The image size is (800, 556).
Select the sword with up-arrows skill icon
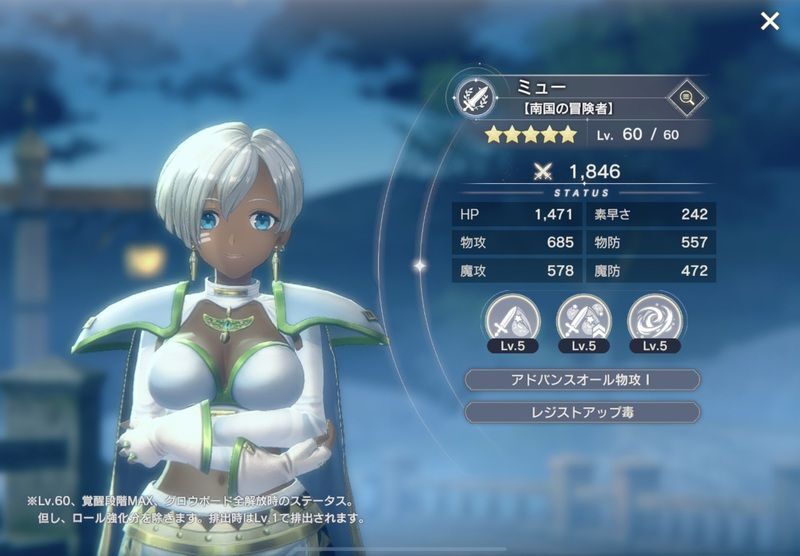pyautogui.click(x=583, y=319)
